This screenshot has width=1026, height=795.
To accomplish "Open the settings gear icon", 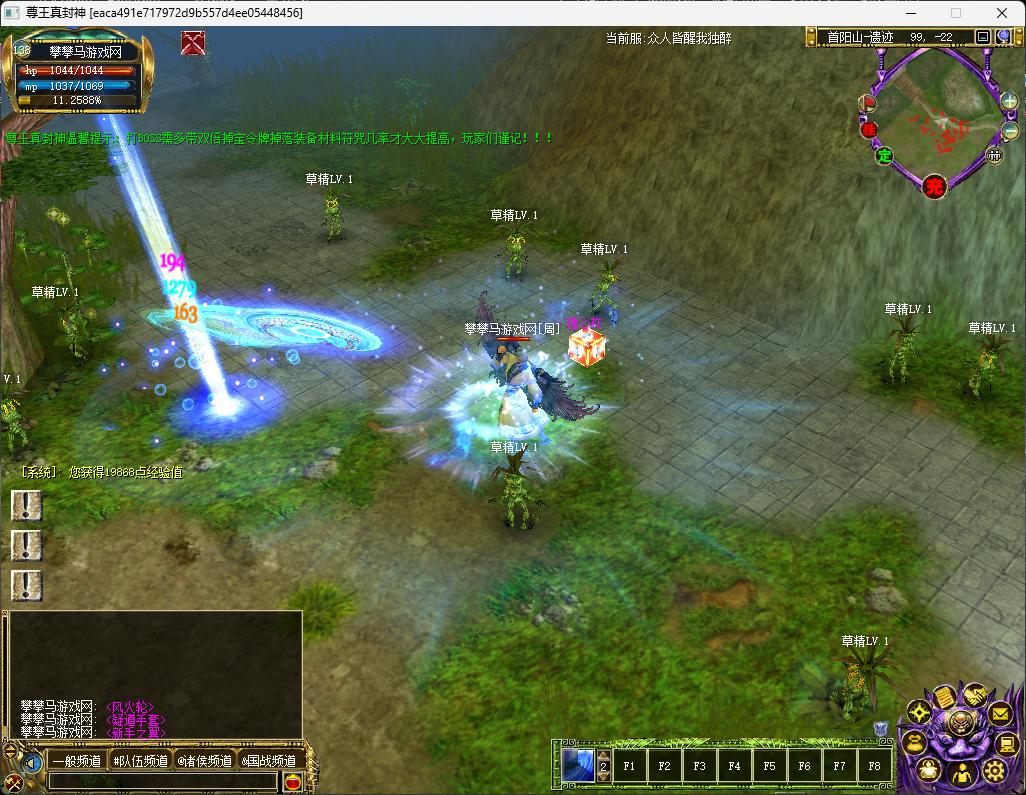I will pos(993,770).
